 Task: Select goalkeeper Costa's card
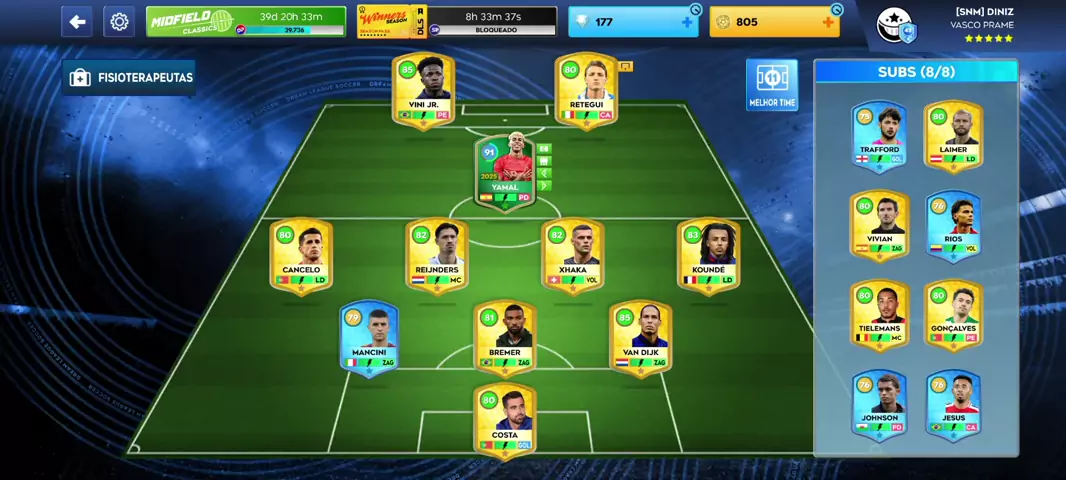click(x=505, y=420)
